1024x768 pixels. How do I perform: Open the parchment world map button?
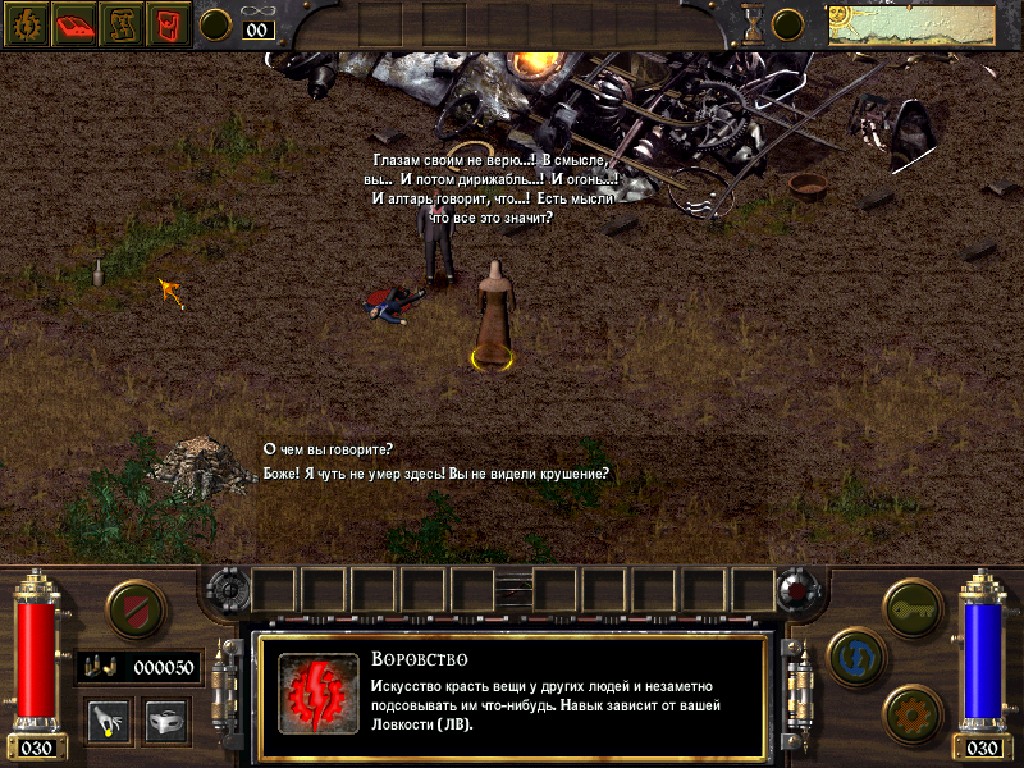click(122, 24)
